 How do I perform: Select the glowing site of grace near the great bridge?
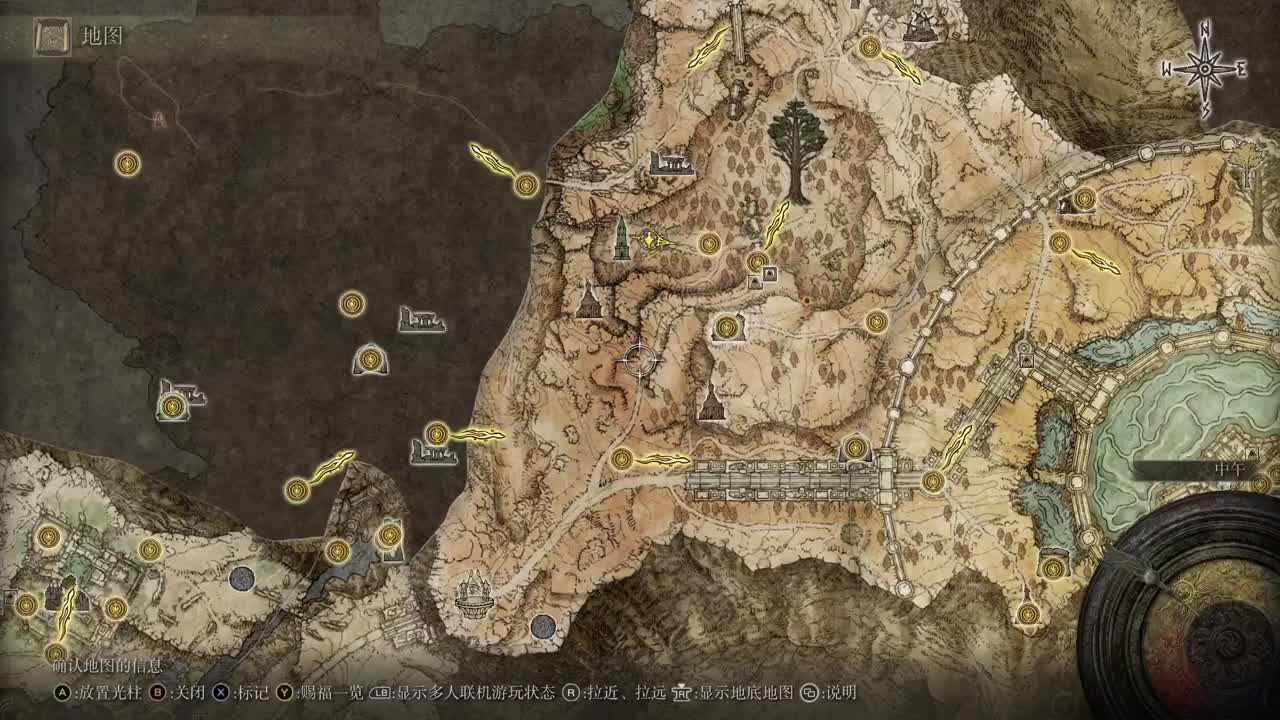point(621,458)
